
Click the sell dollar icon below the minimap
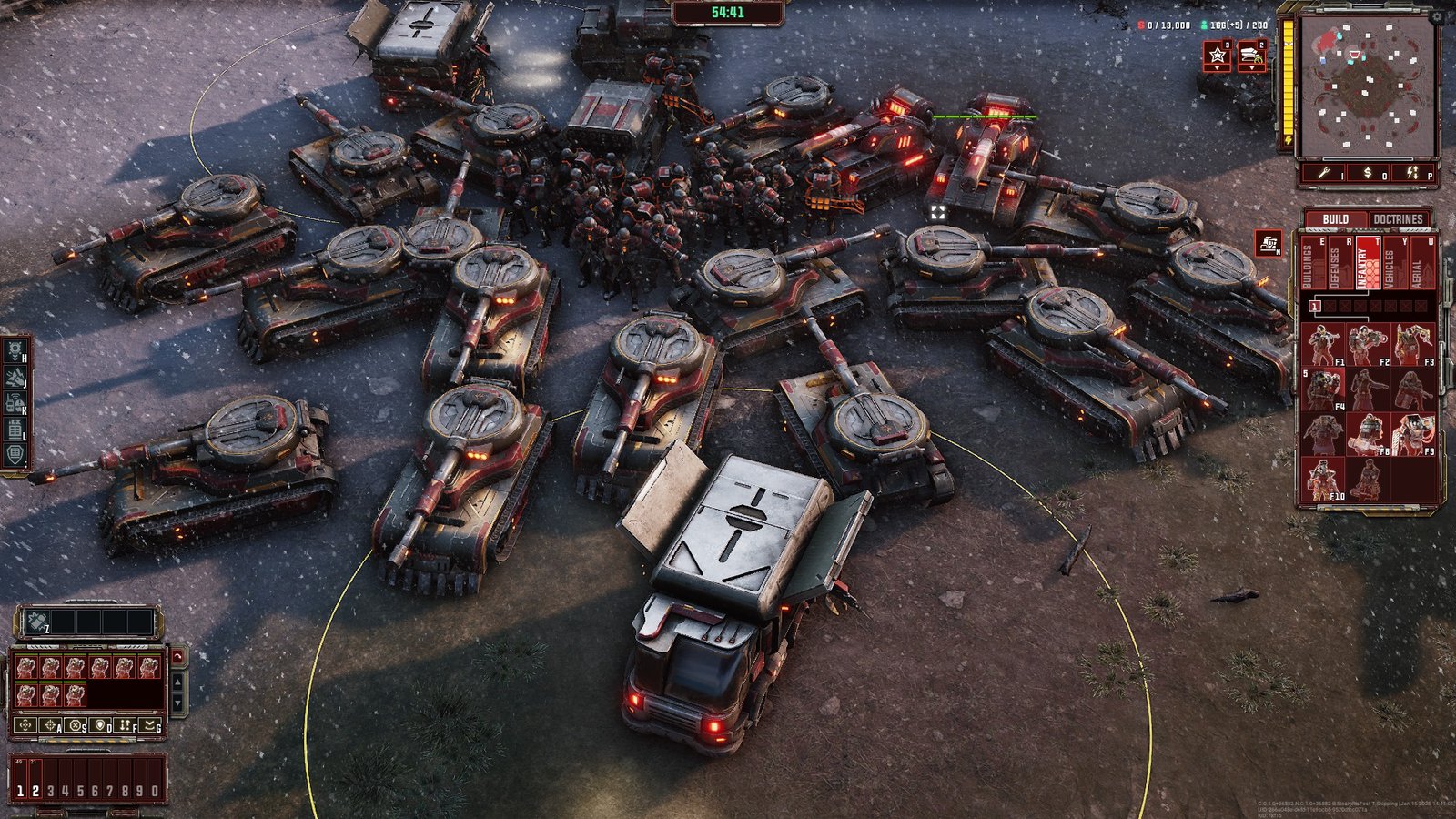(1367, 172)
